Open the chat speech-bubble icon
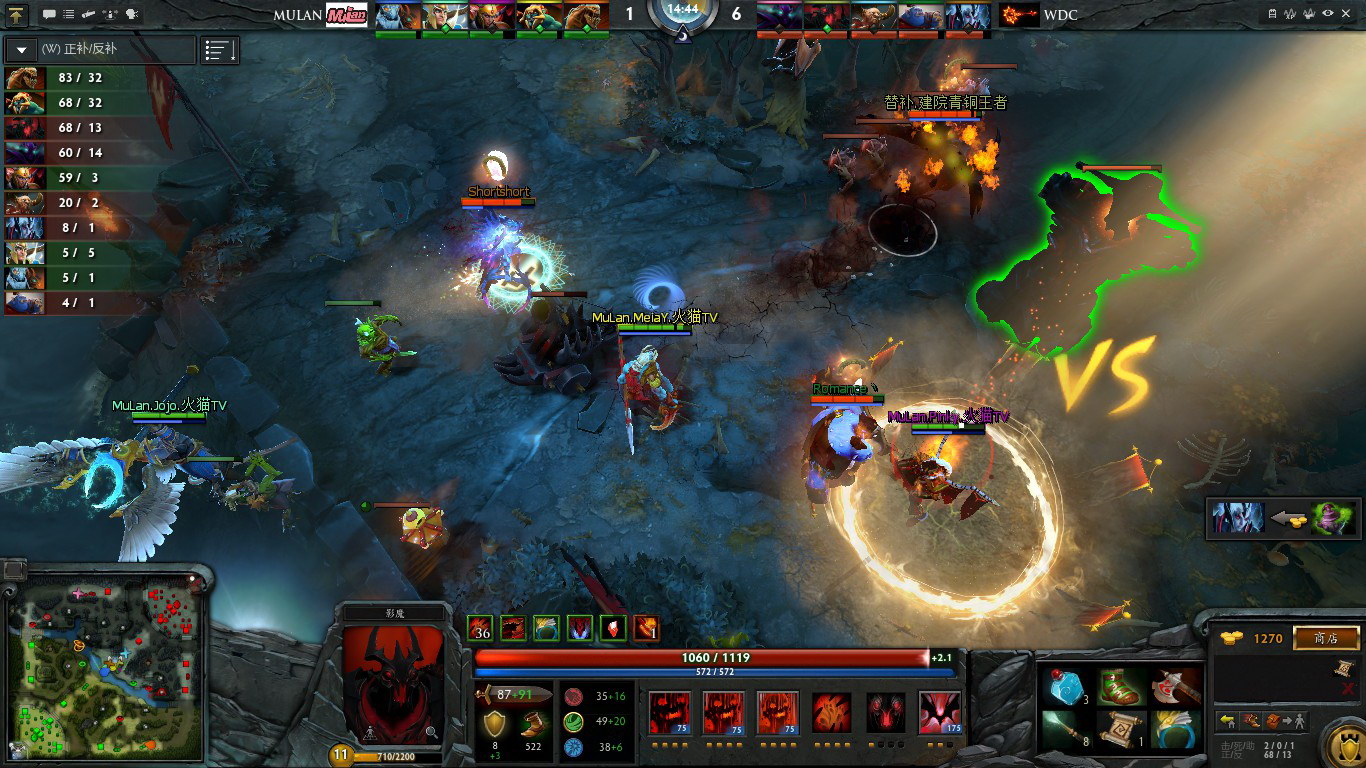This screenshot has height=768, width=1366. coord(50,15)
